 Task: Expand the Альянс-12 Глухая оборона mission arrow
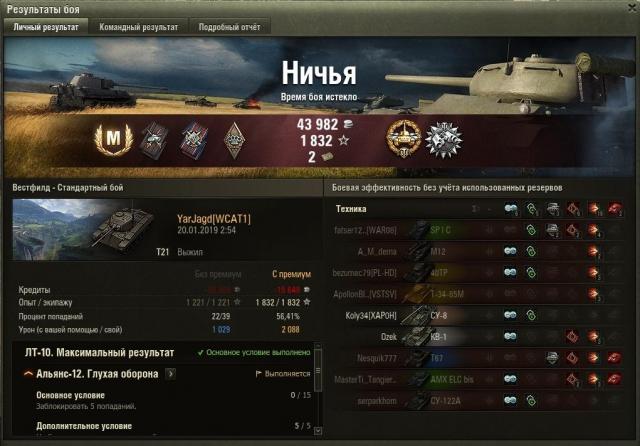[x=171, y=374]
